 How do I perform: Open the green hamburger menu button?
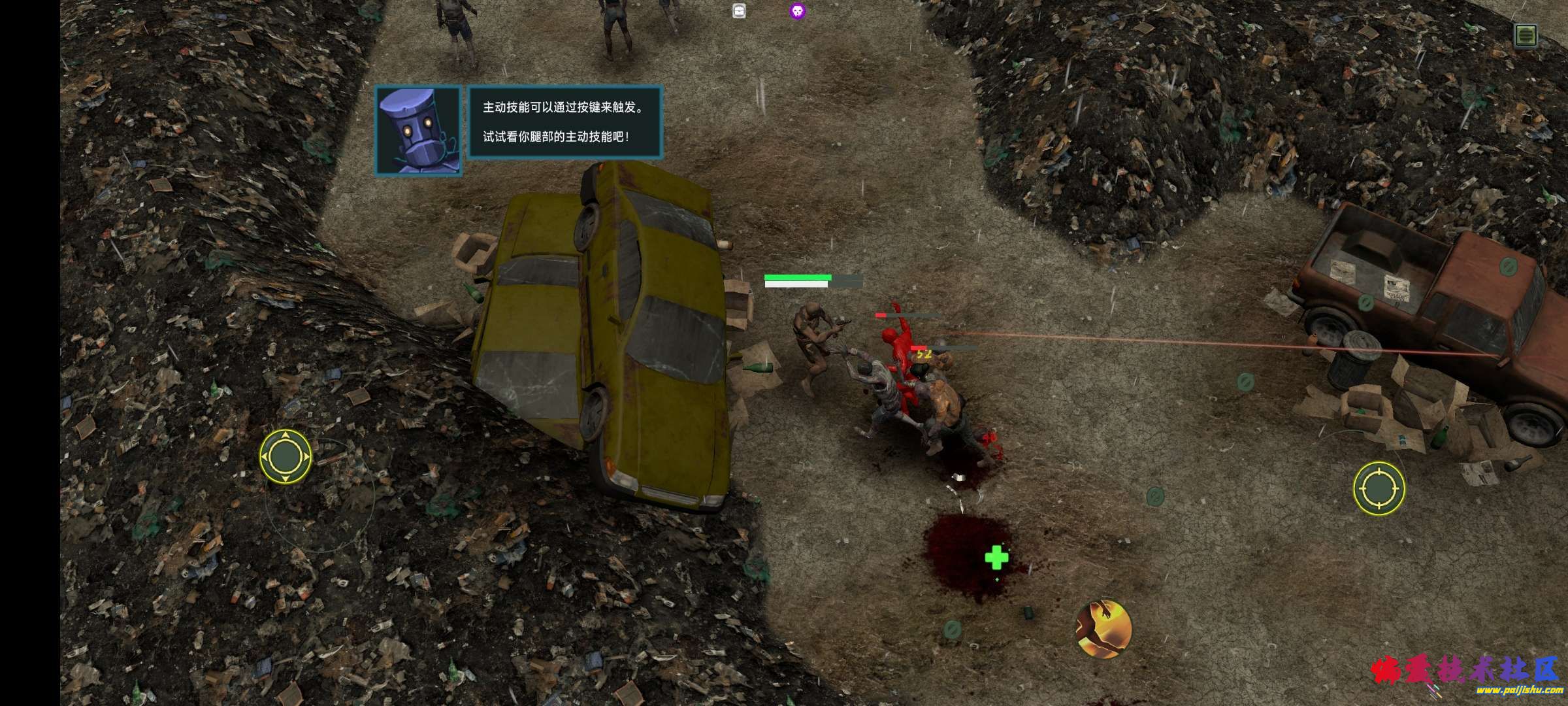(x=1526, y=35)
